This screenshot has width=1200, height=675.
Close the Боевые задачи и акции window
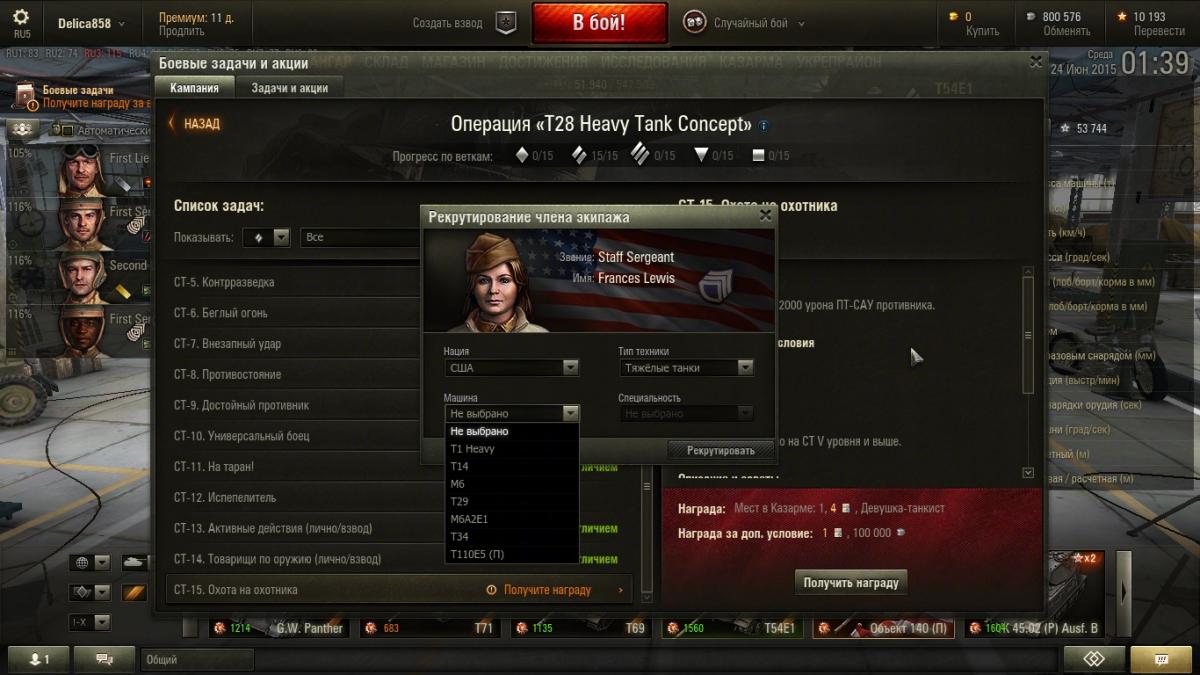pos(1036,62)
